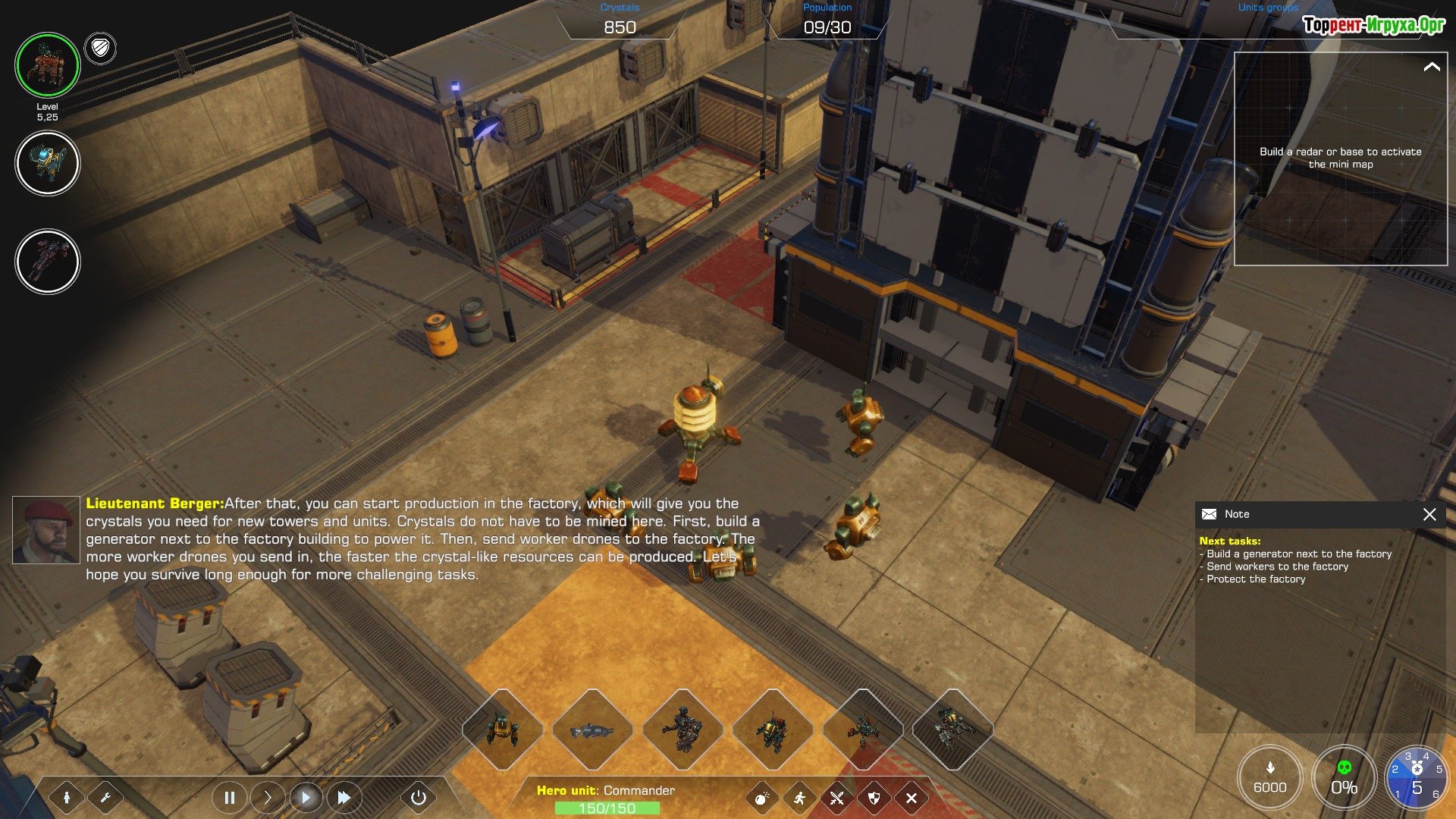The width and height of the screenshot is (1456, 819).
Task: Select the cyan-lit robot unit portrait
Action: 47,163
